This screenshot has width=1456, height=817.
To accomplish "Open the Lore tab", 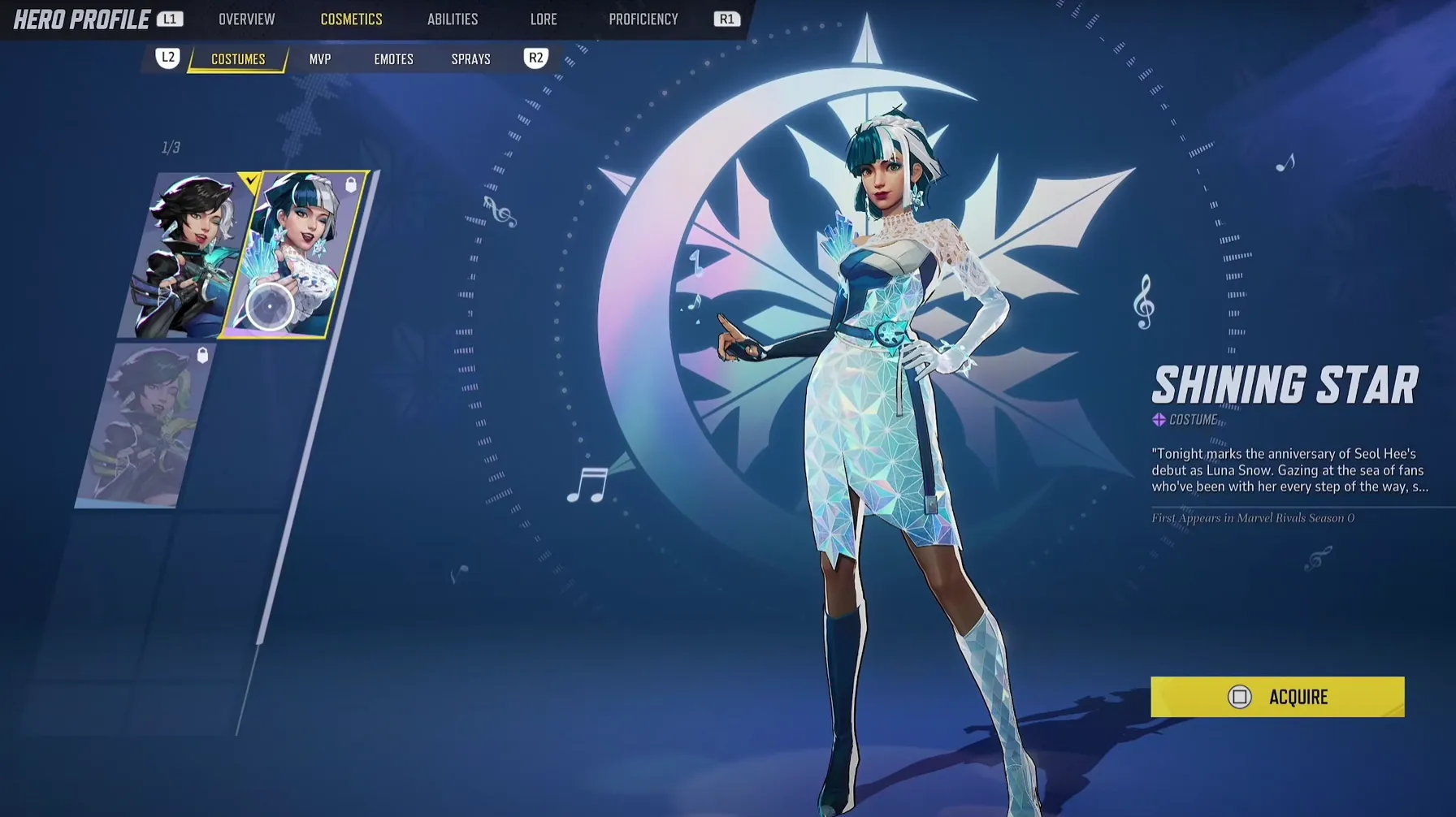I will 544,19.
